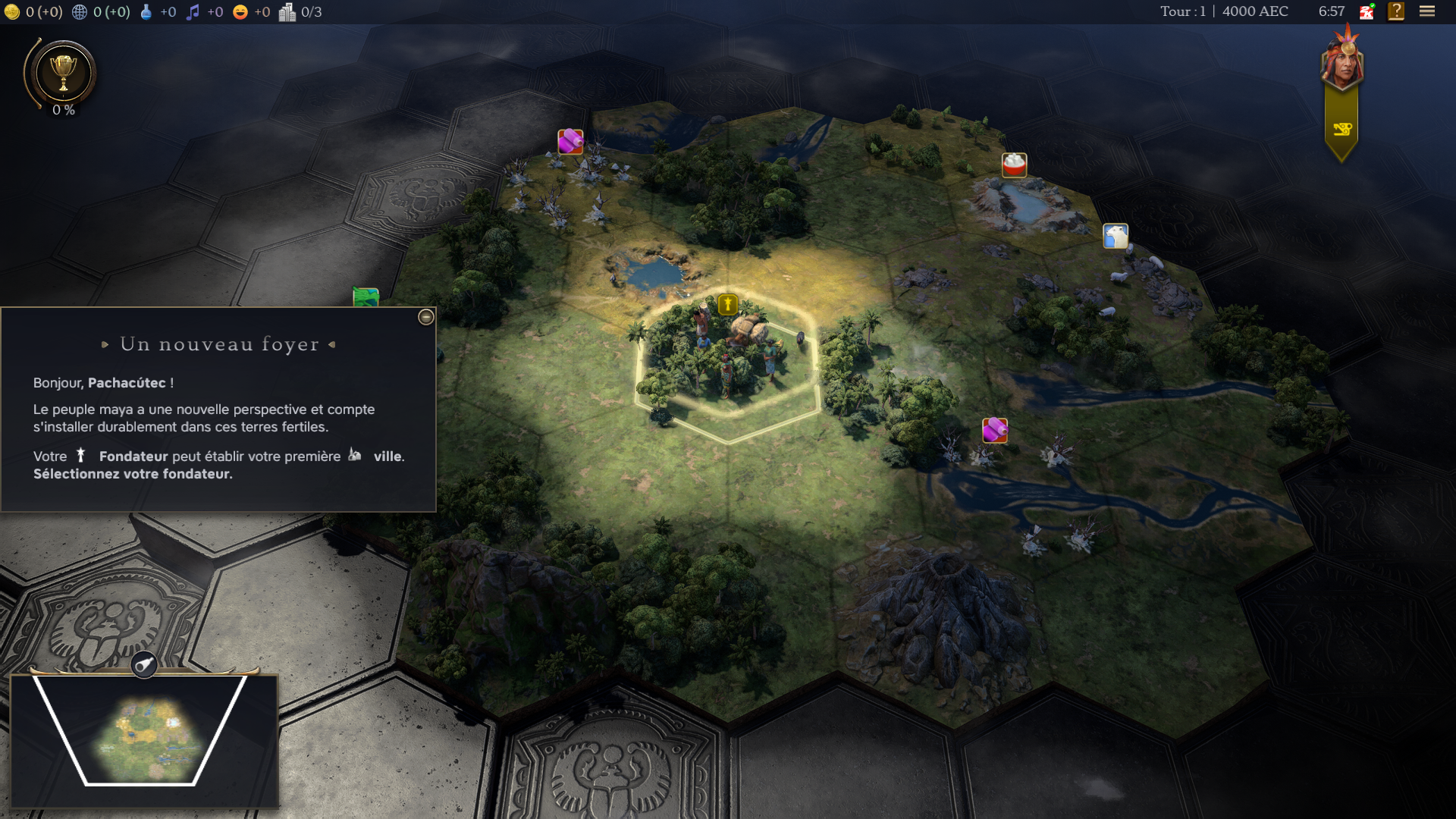Inspect the white animal resource icon
This screenshot has width=1456, height=819.
(x=1115, y=236)
